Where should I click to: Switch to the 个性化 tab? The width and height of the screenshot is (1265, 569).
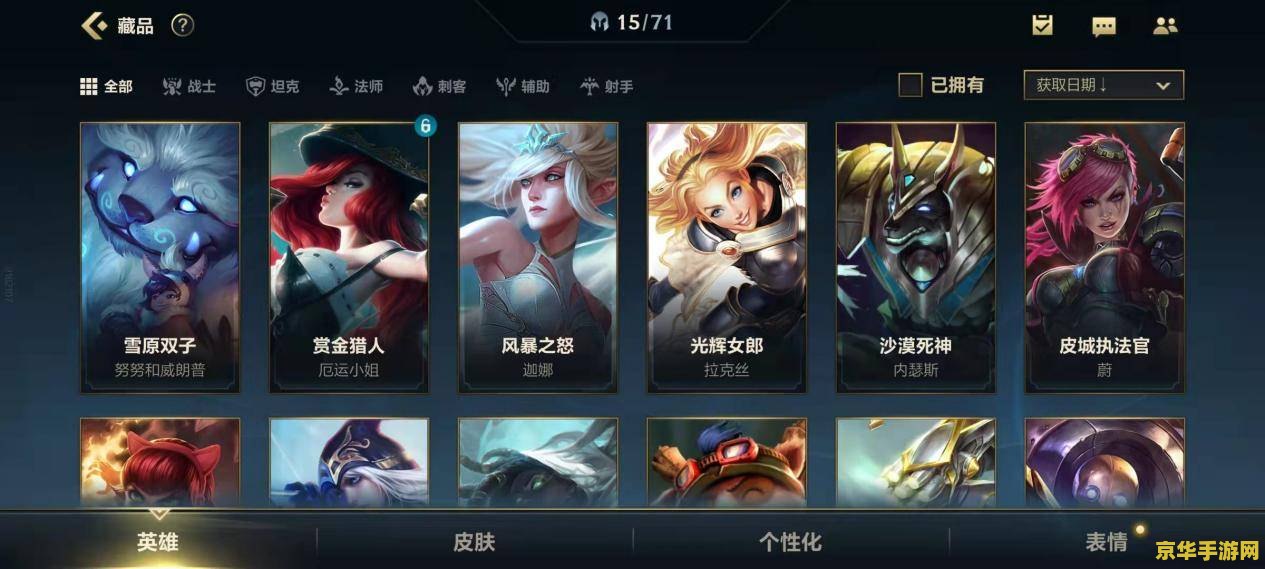790,542
